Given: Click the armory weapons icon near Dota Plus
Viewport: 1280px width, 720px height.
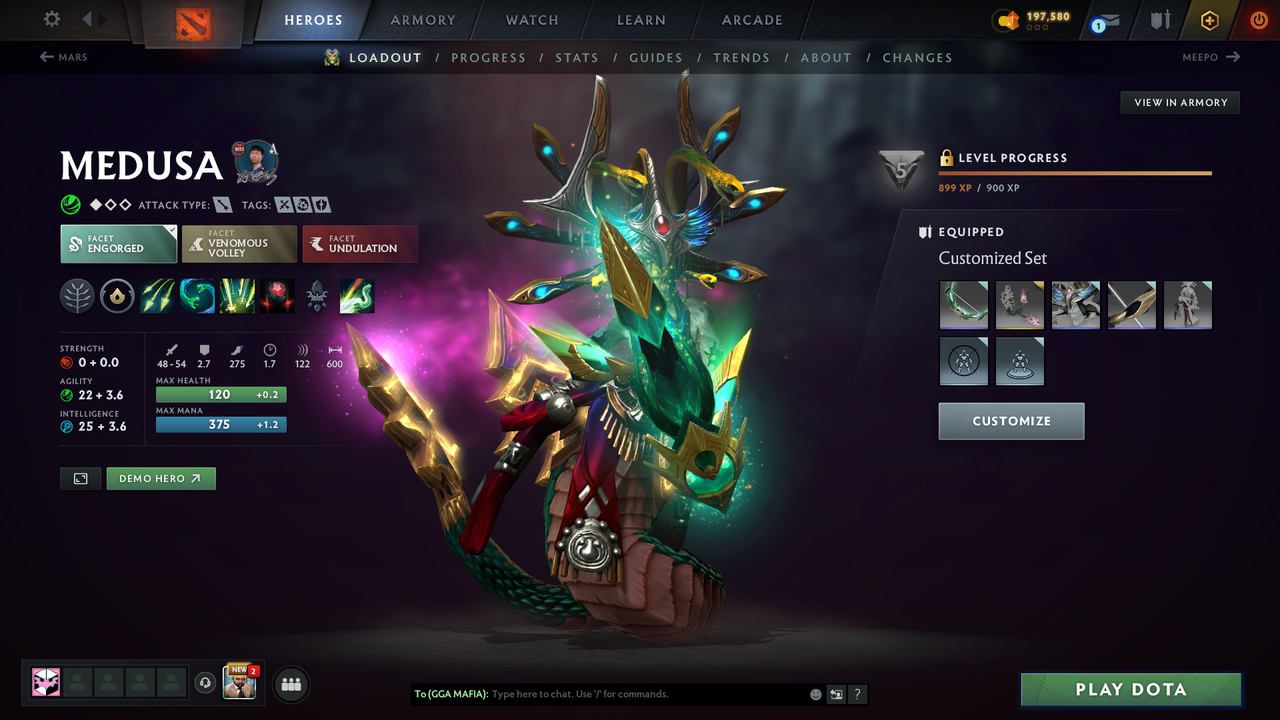Looking at the screenshot, I should click(1161, 20).
